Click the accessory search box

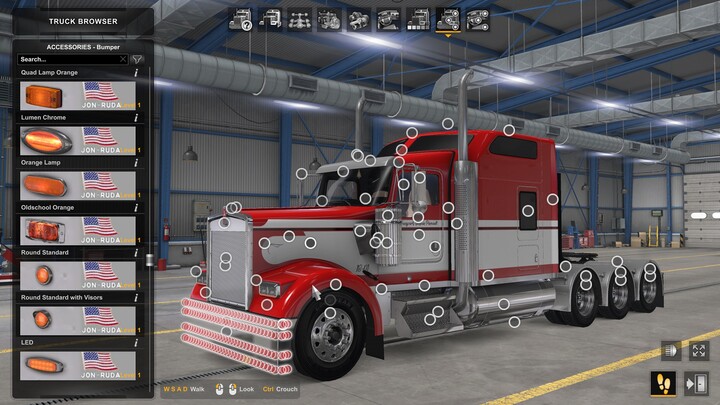[x=68, y=60]
